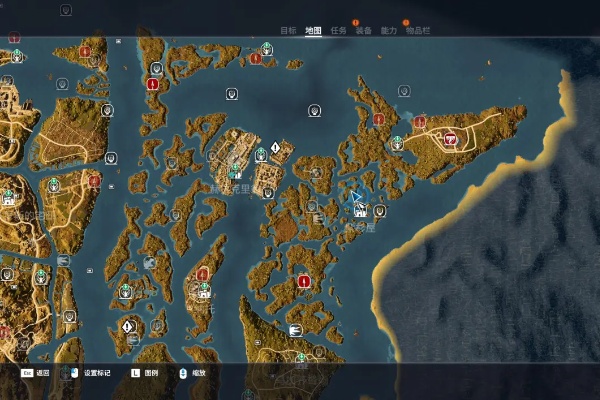
Task: Show the 能力 abilities tab
Action: coord(389,31)
